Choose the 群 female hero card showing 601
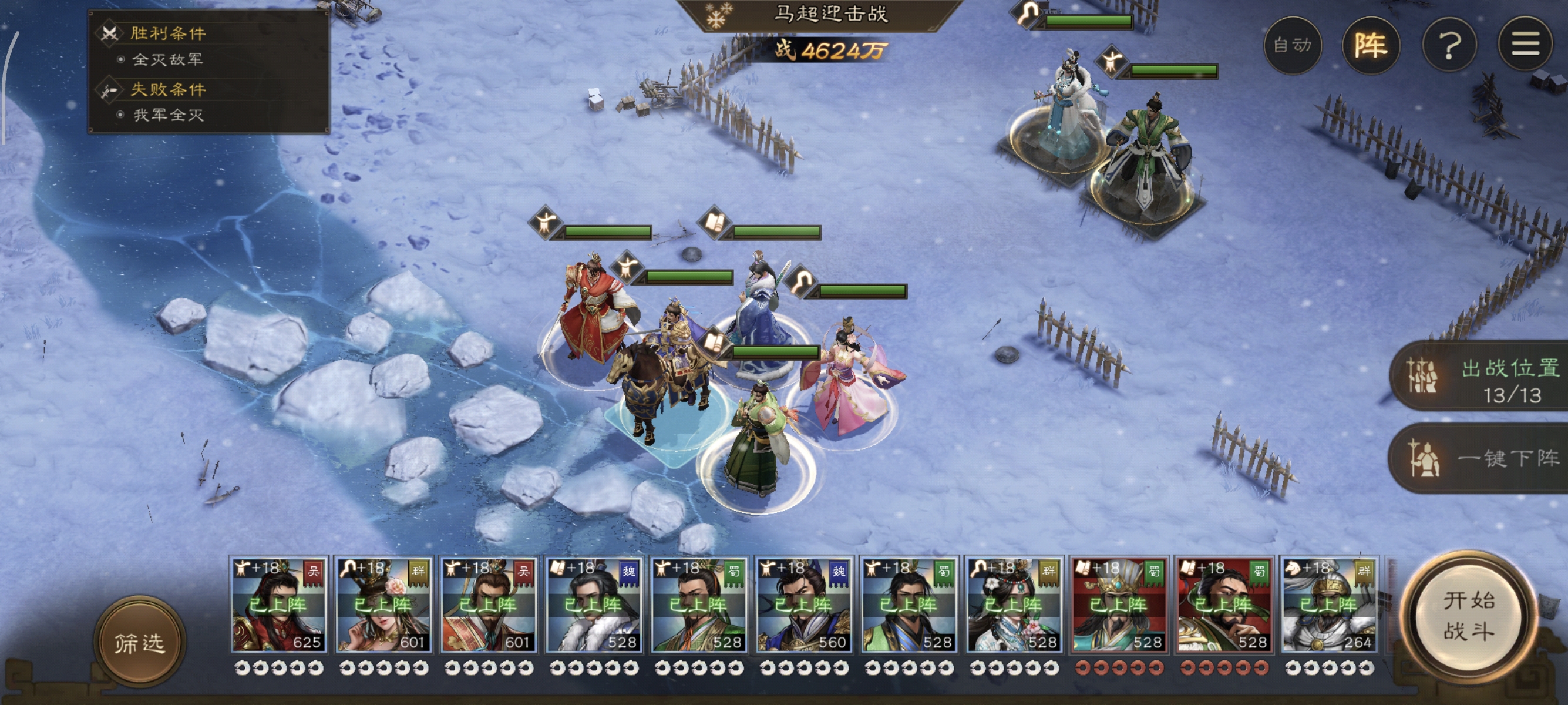This screenshot has width=1568, height=705. pyautogui.click(x=384, y=605)
